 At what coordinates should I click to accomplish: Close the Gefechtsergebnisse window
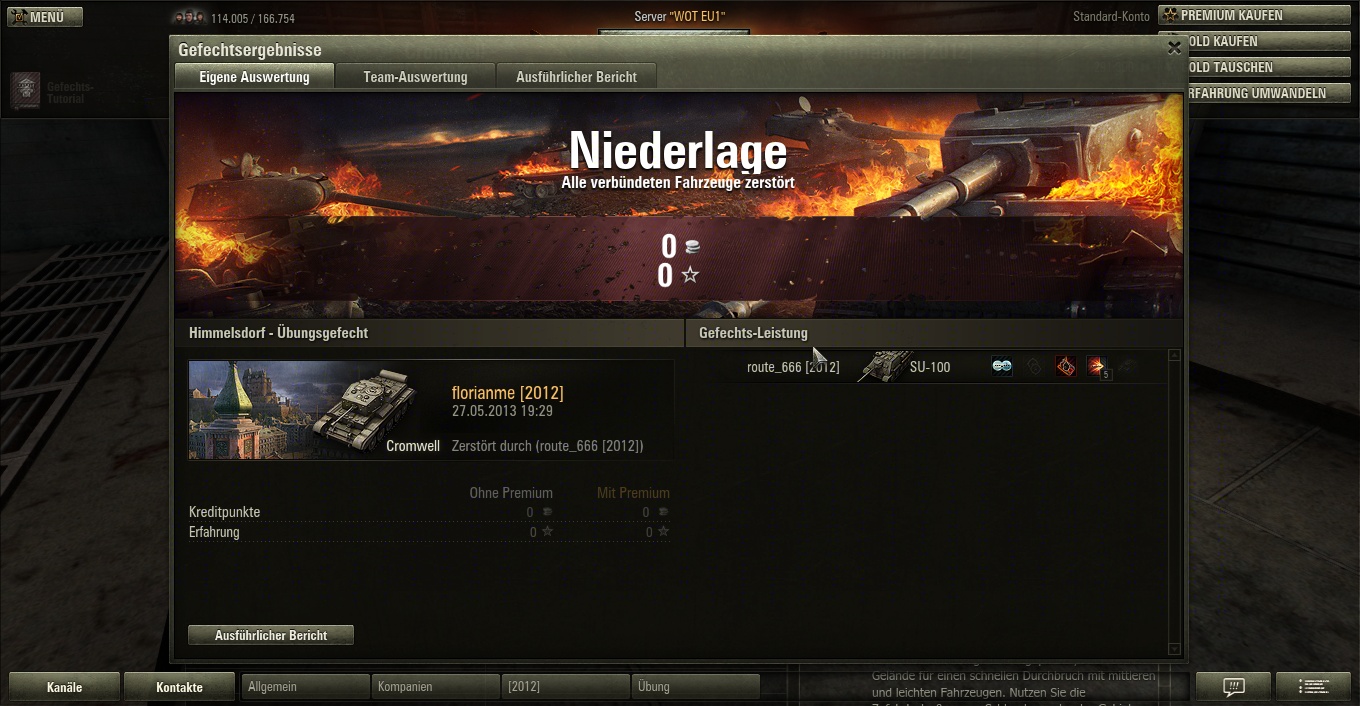pos(1174,48)
